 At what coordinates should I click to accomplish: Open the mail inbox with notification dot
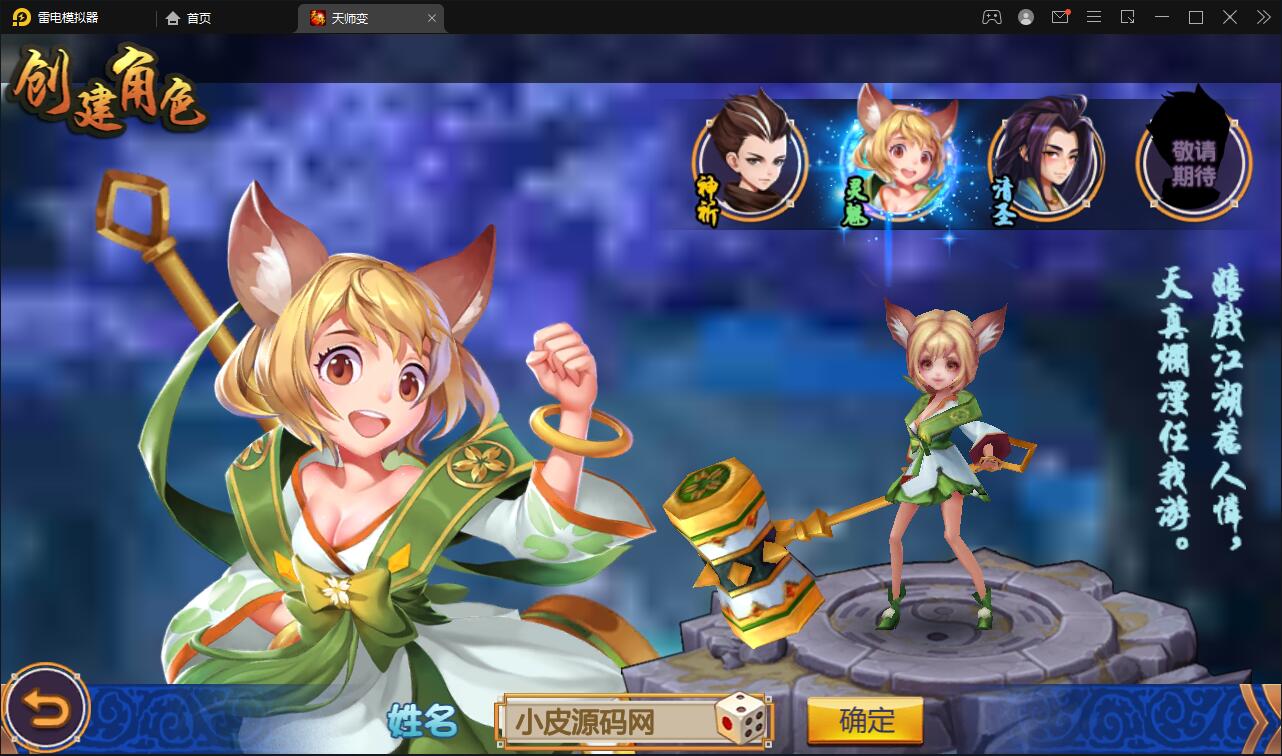click(x=1059, y=17)
